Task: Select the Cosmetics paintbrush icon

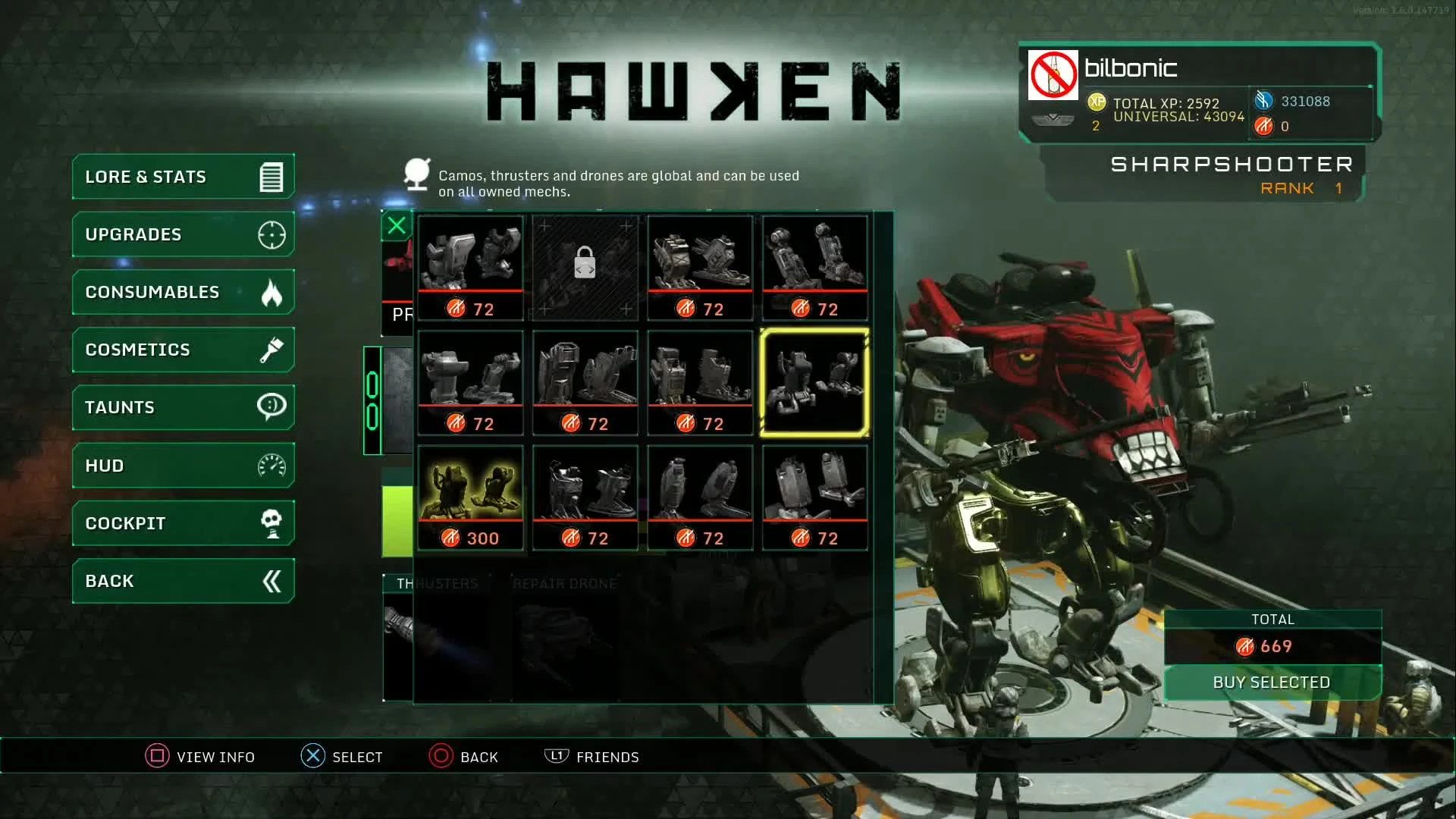Action: 271,350
